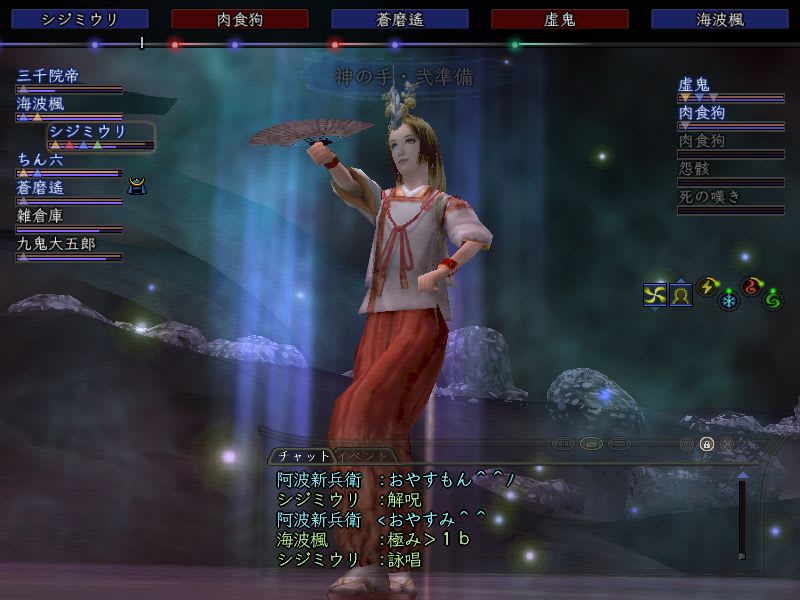The width and height of the screenshot is (800, 600).
Task: Activate the lightning bolt icon
Action: (708, 287)
